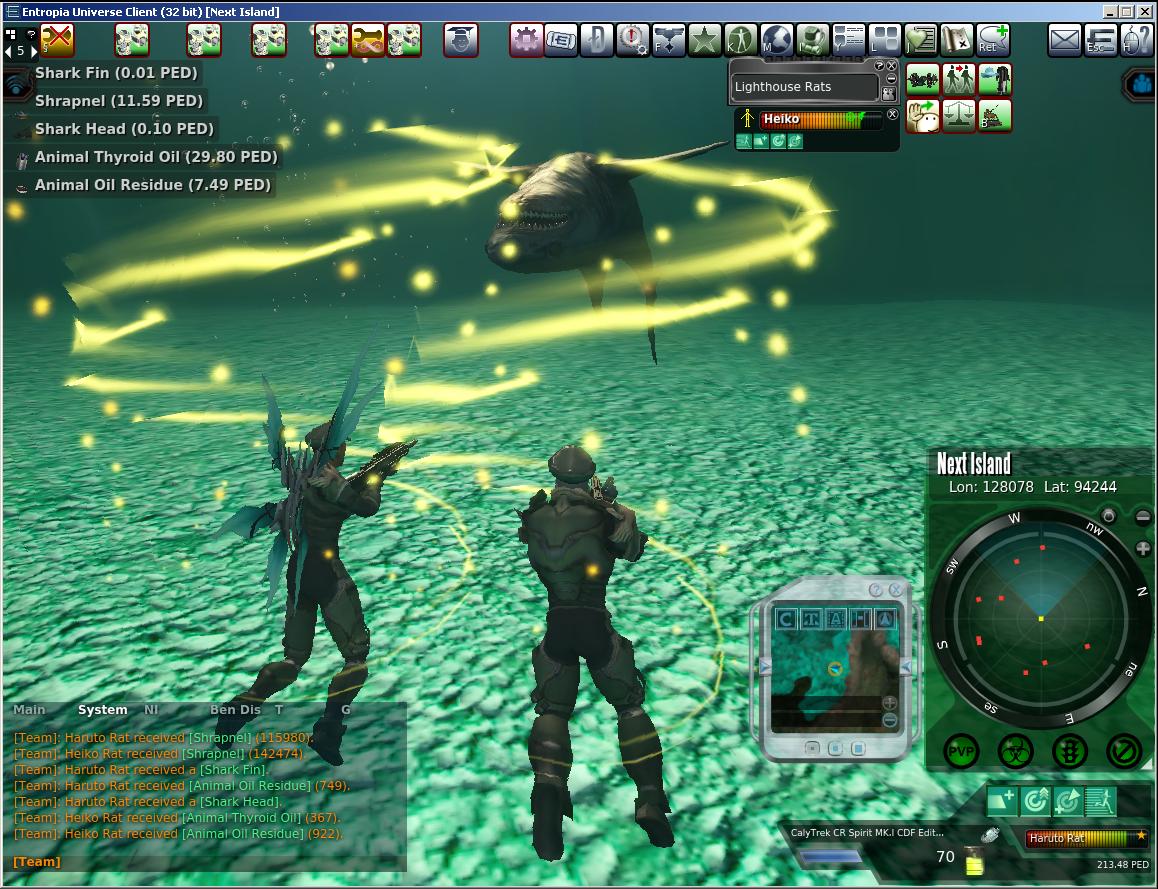1158x889 pixels.
Task: Switch to the Main chat tab
Action: (x=29, y=710)
